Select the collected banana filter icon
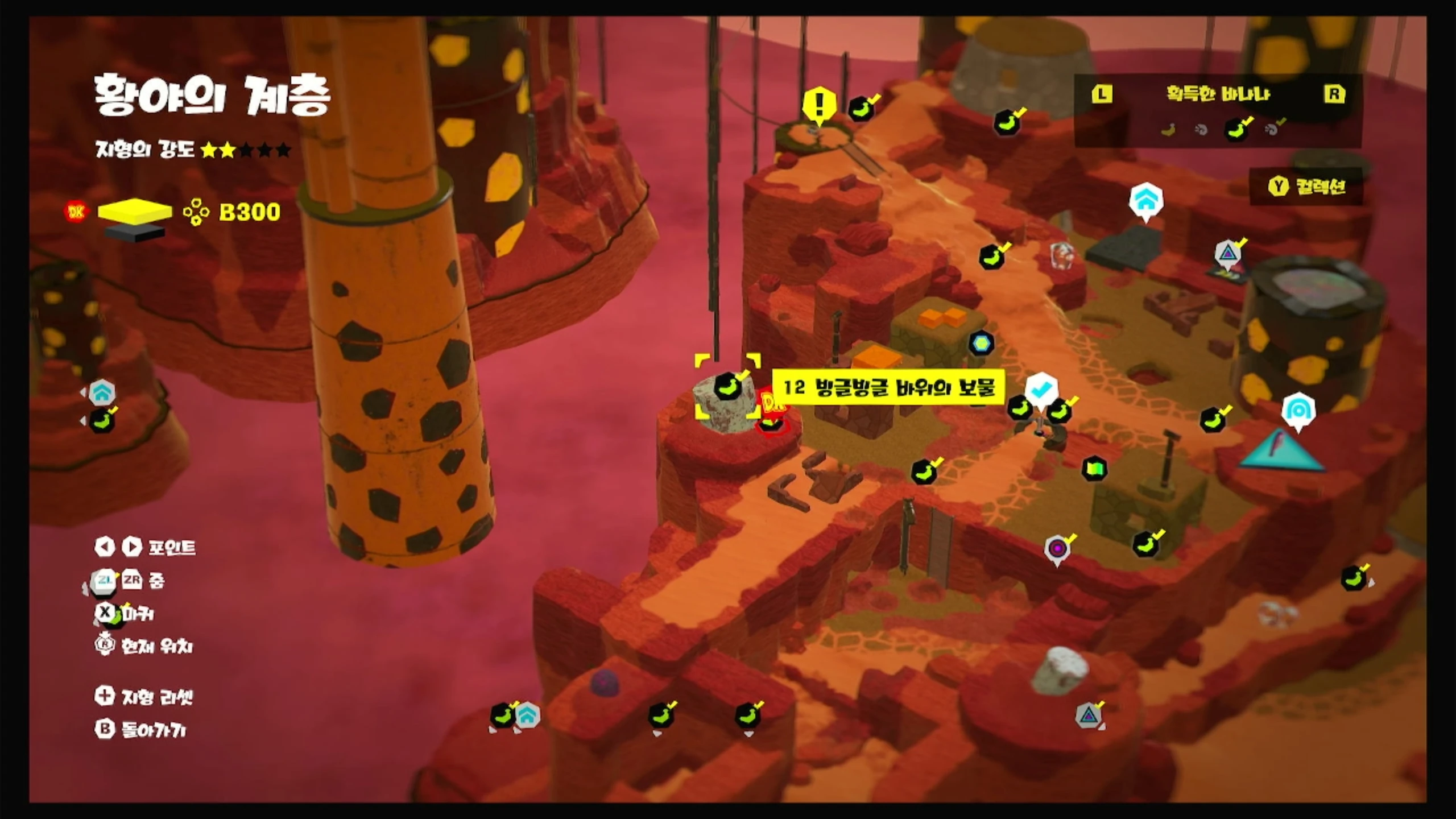Viewport: 1456px width, 819px height. (1238, 129)
